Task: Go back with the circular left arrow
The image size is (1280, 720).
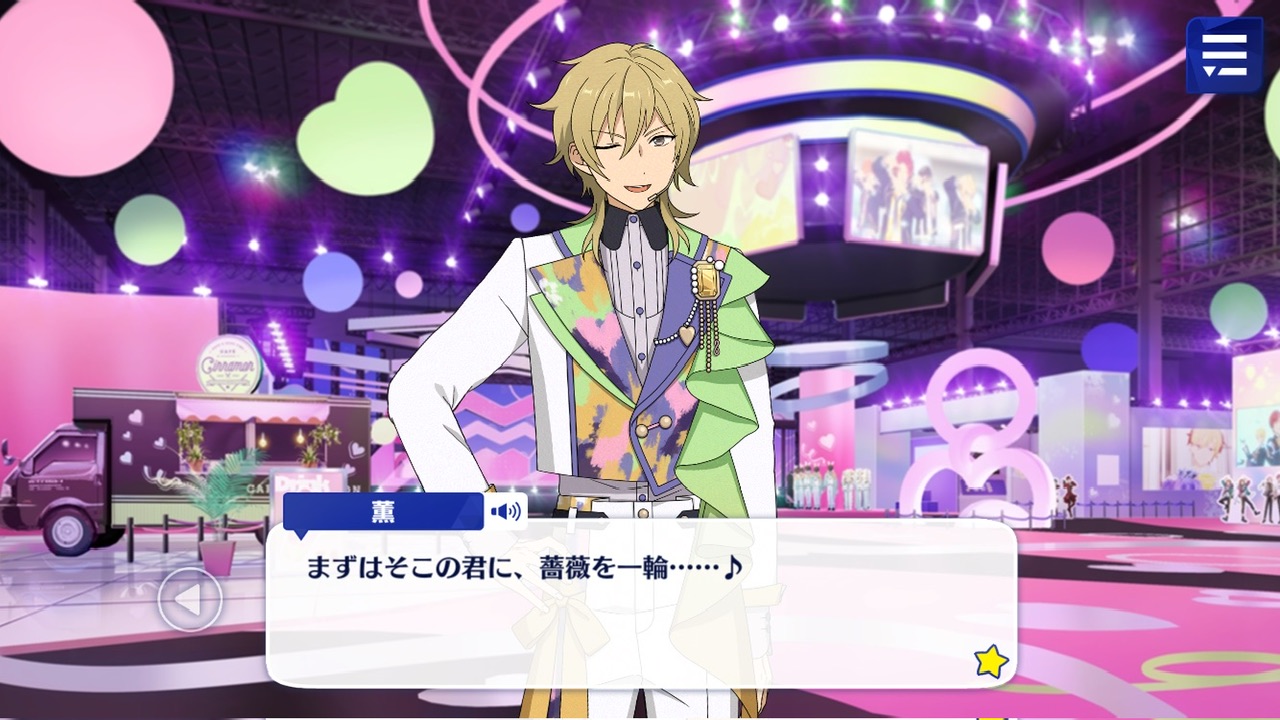Action: coord(190,600)
